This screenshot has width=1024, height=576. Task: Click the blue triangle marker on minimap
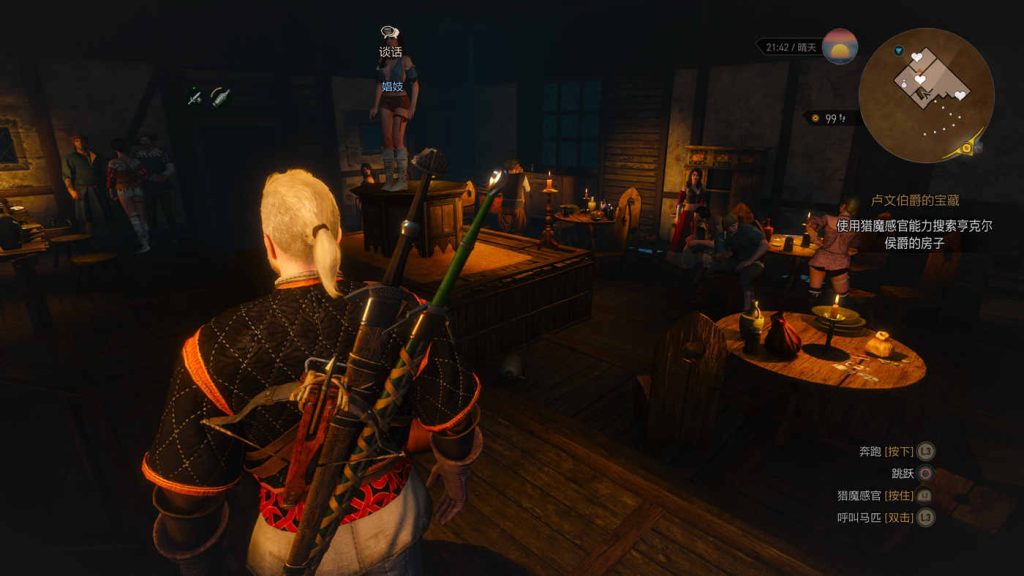pyautogui.click(x=899, y=50)
